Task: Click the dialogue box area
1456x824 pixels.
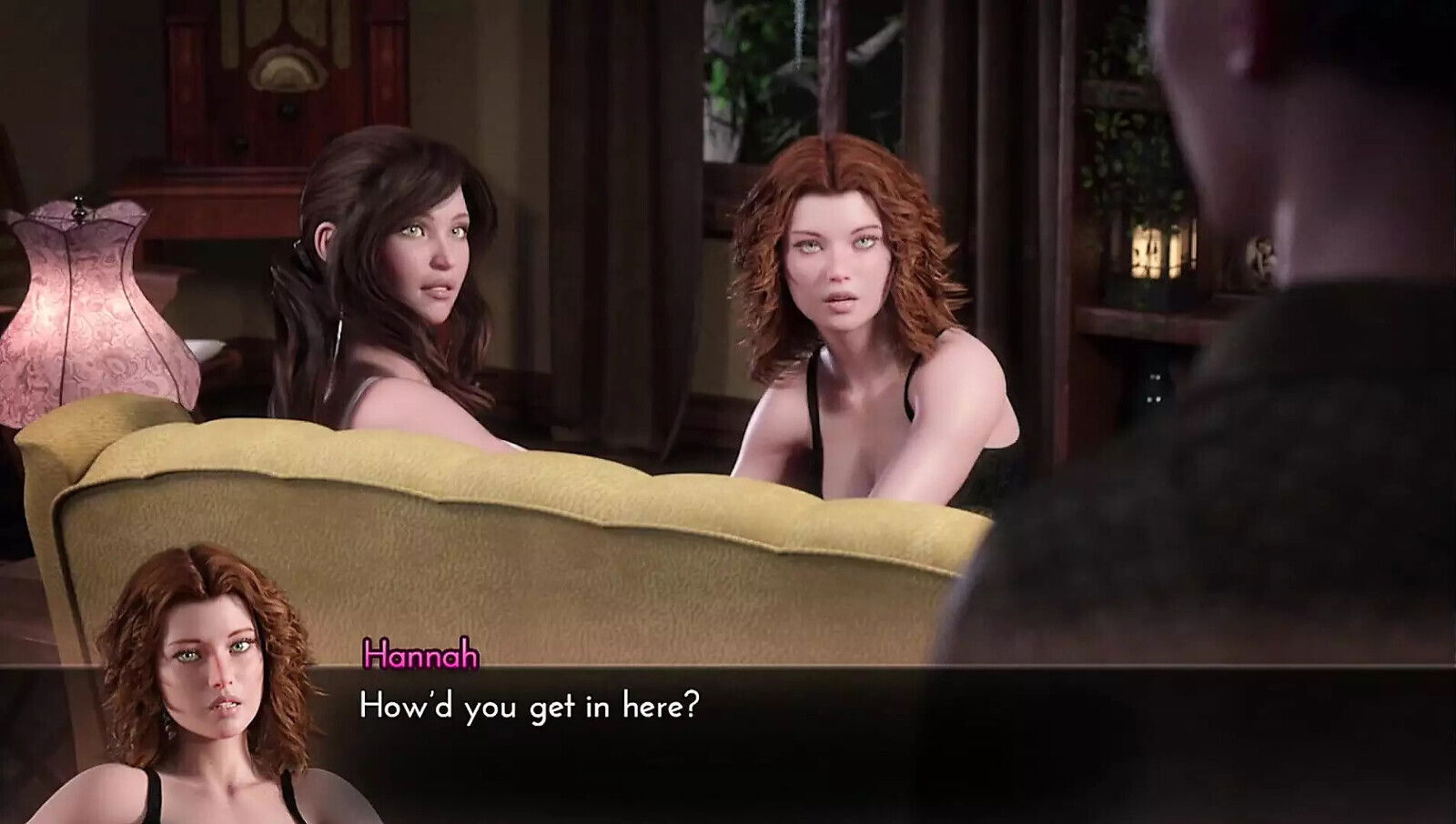Action: [x=728, y=728]
